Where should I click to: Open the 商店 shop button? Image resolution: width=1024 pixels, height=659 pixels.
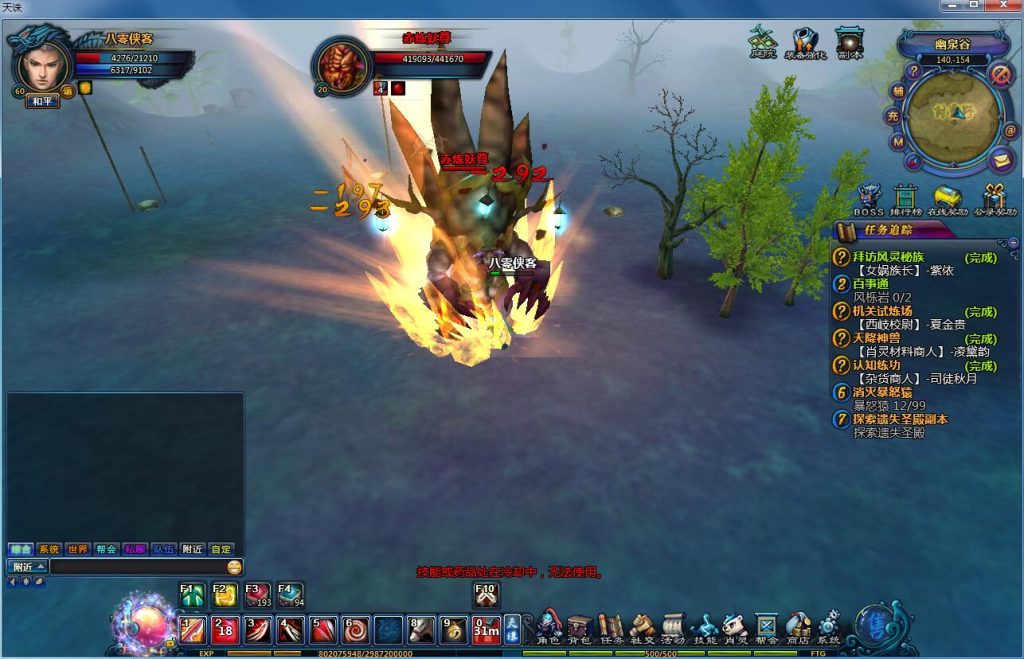pos(798,627)
